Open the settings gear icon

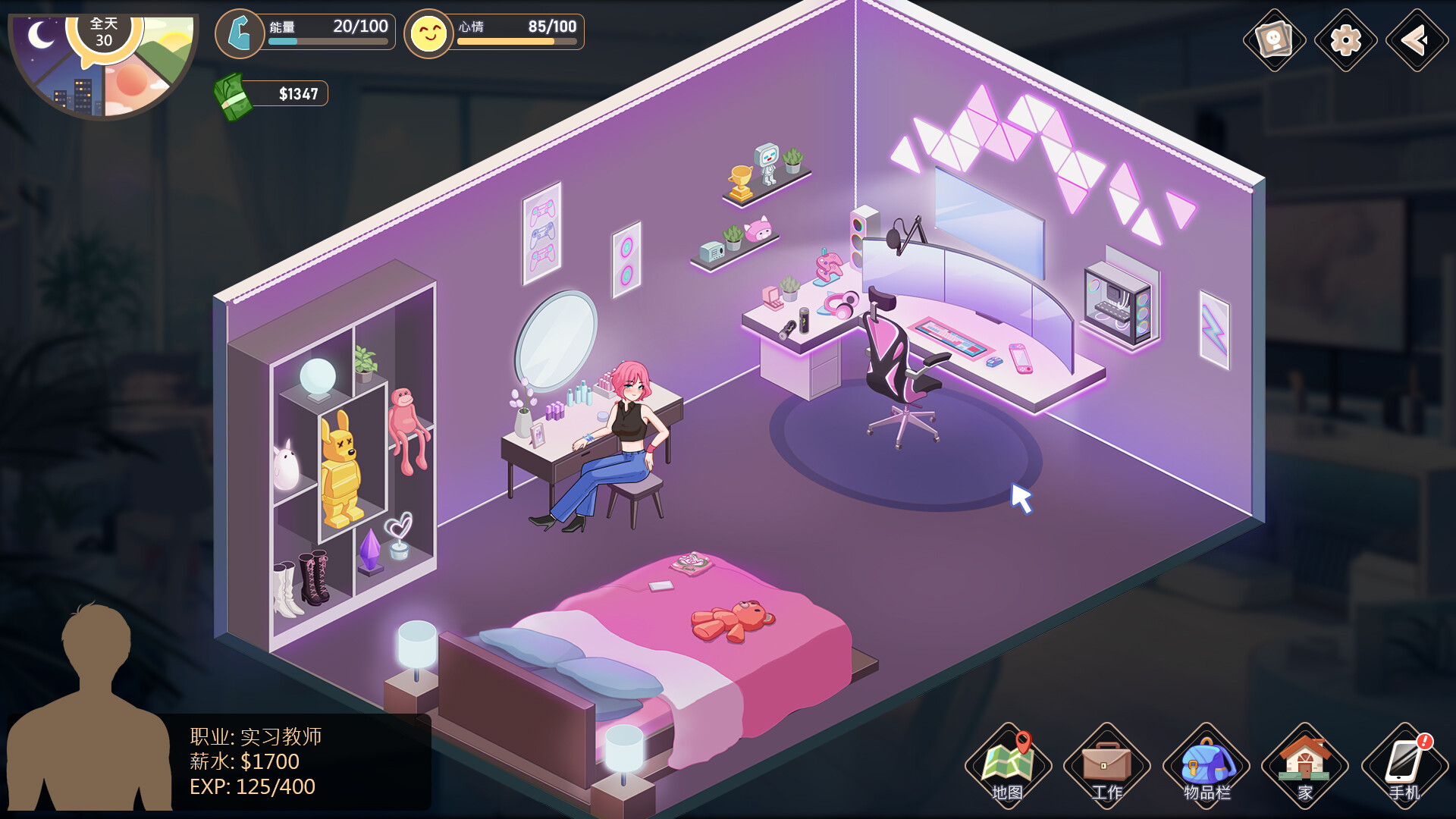(x=1346, y=40)
